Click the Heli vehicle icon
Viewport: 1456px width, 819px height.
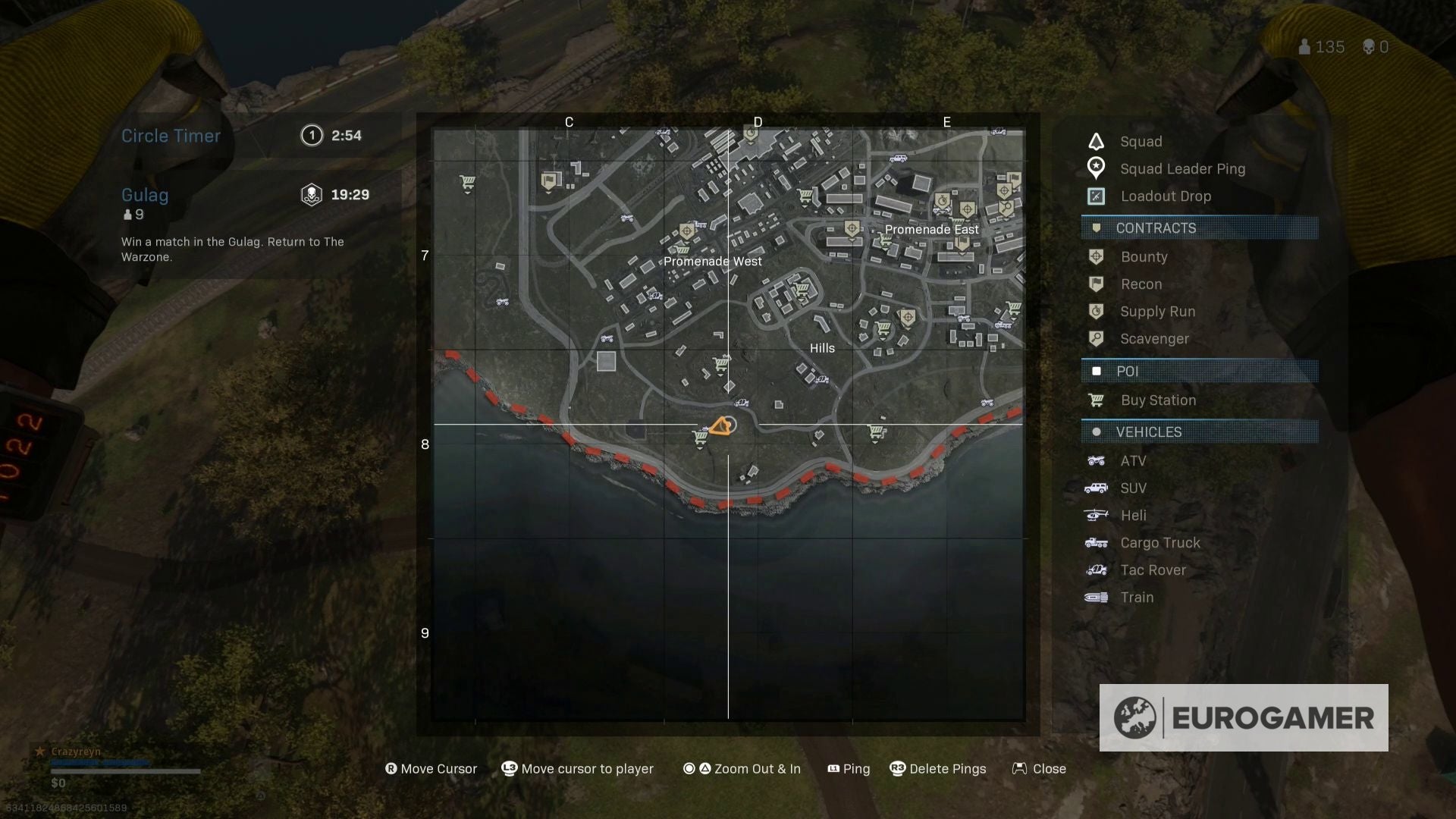click(1097, 515)
